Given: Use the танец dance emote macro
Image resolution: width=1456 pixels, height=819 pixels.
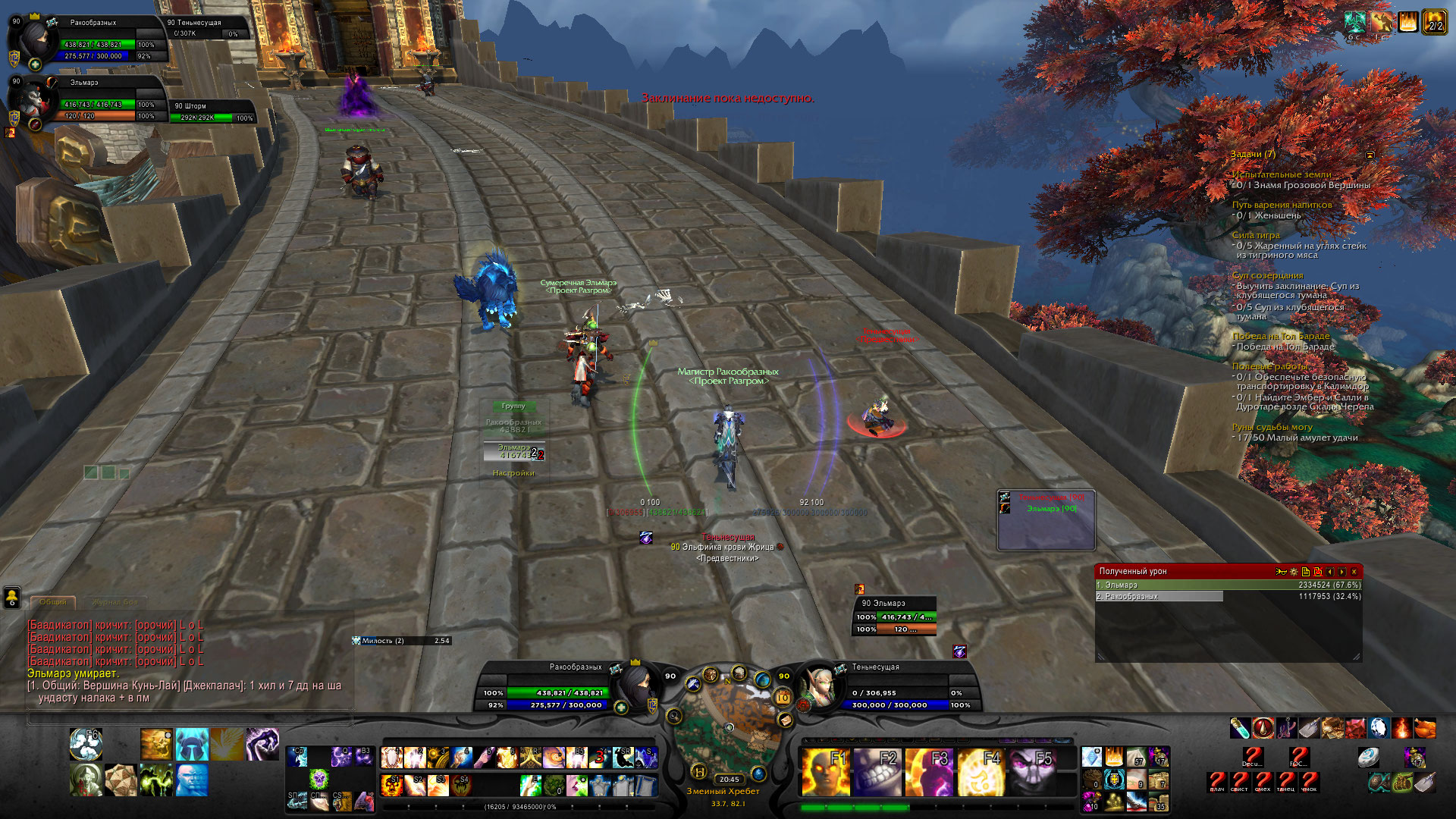Looking at the screenshot, I should tap(1286, 781).
